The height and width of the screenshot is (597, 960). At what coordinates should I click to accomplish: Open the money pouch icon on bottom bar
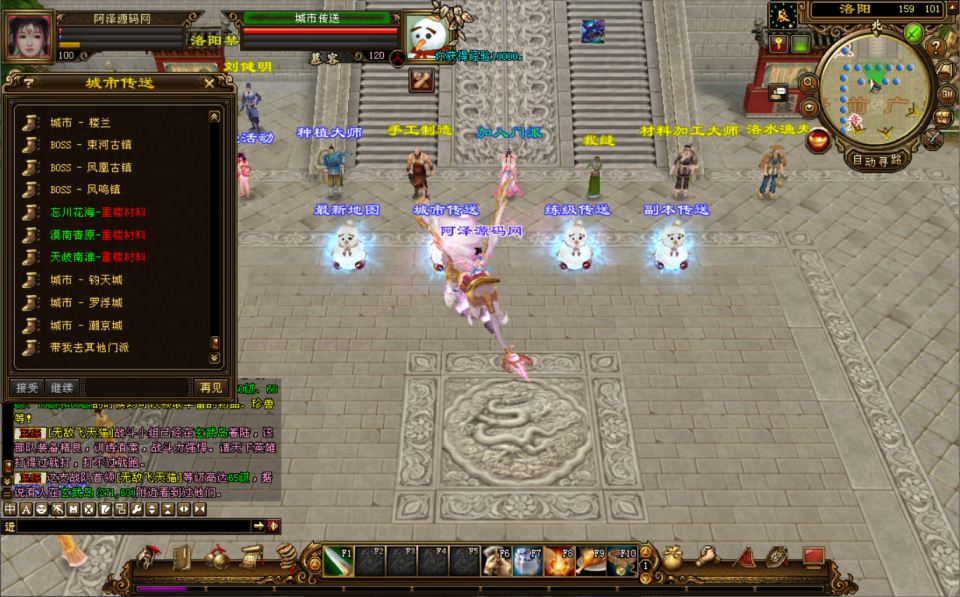pos(672,558)
